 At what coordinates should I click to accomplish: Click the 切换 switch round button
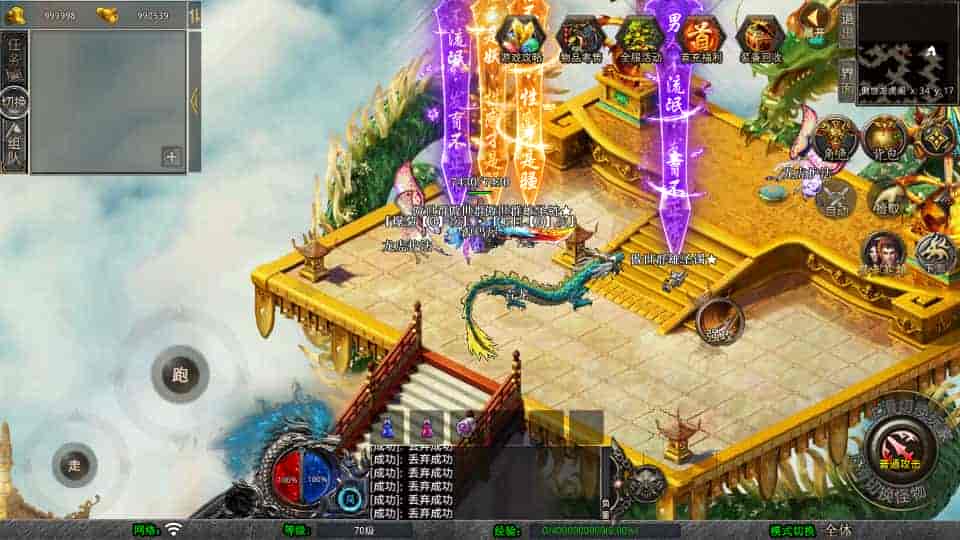(14, 102)
